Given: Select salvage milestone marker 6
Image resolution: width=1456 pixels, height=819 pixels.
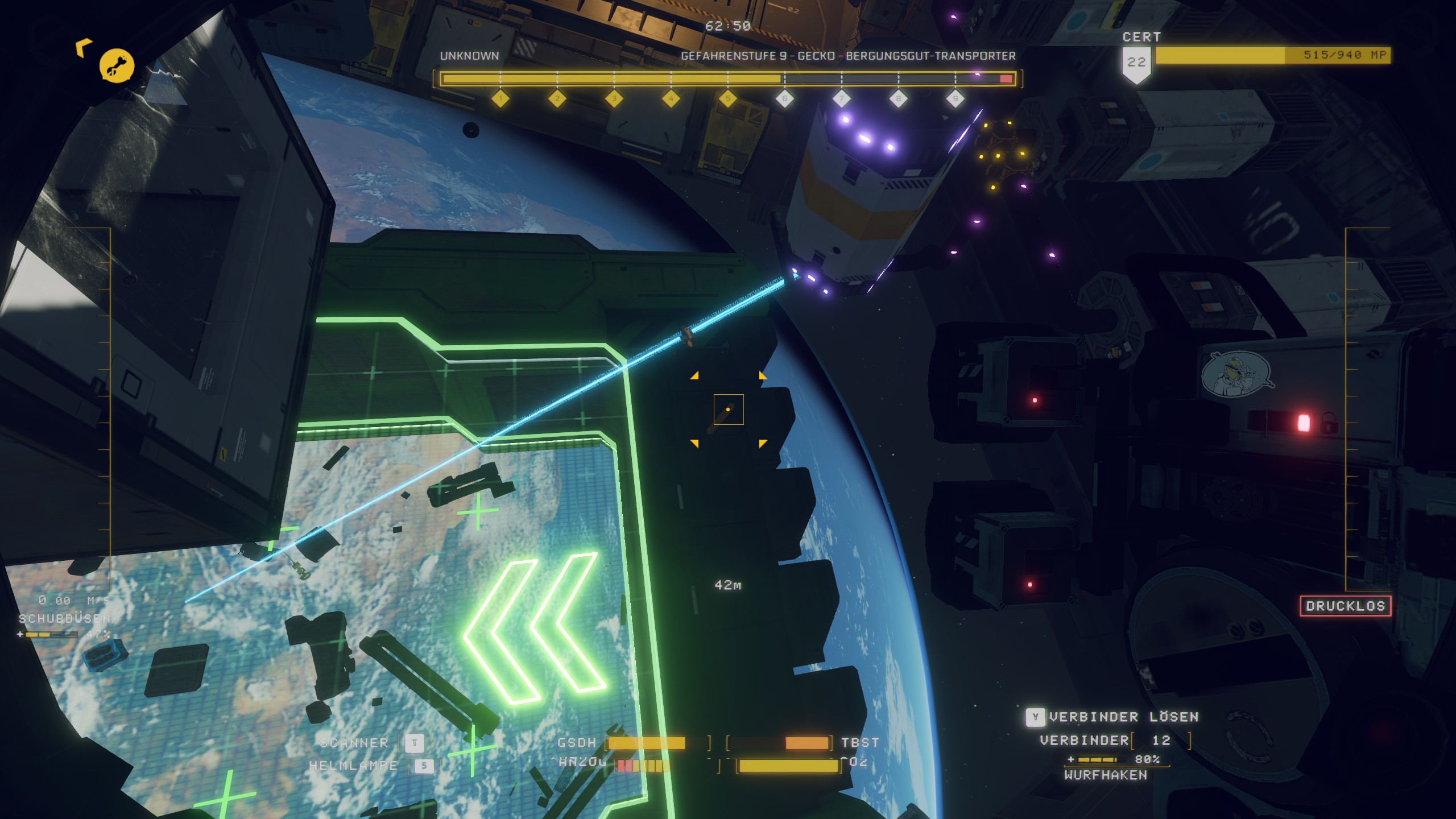Looking at the screenshot, I should (784, 99).
